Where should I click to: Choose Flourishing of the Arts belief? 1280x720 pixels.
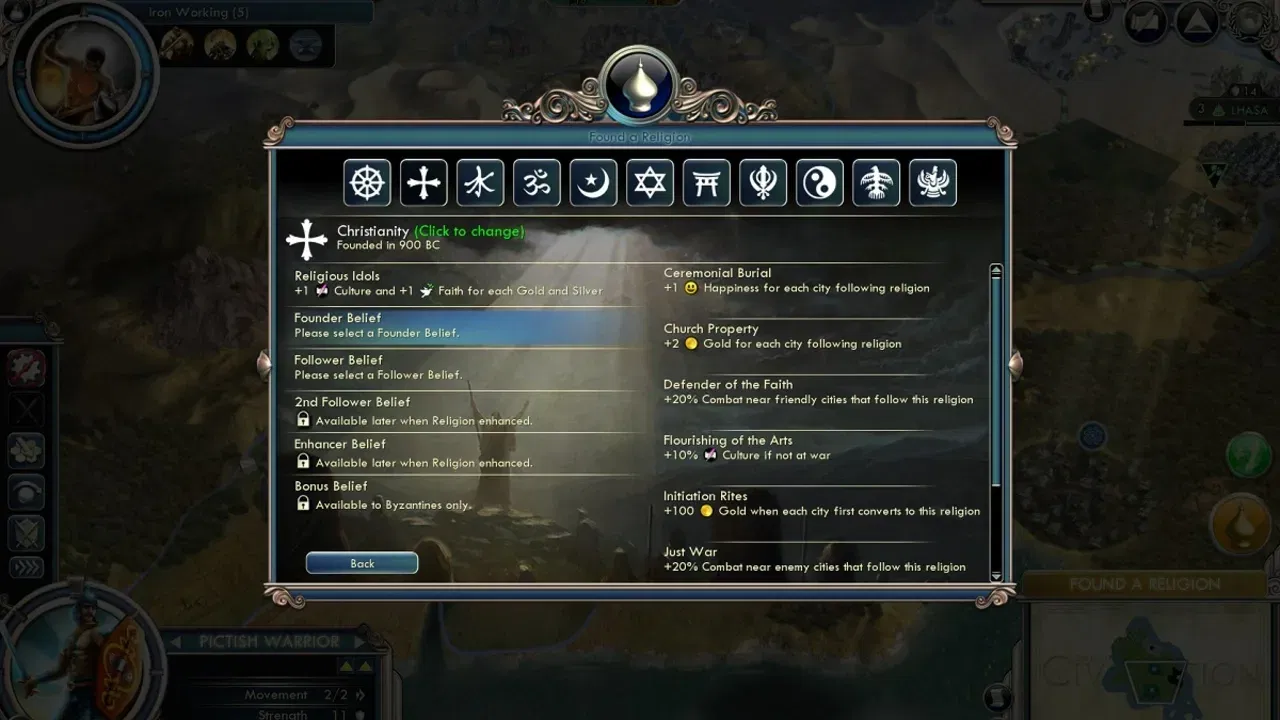[820, 447]
